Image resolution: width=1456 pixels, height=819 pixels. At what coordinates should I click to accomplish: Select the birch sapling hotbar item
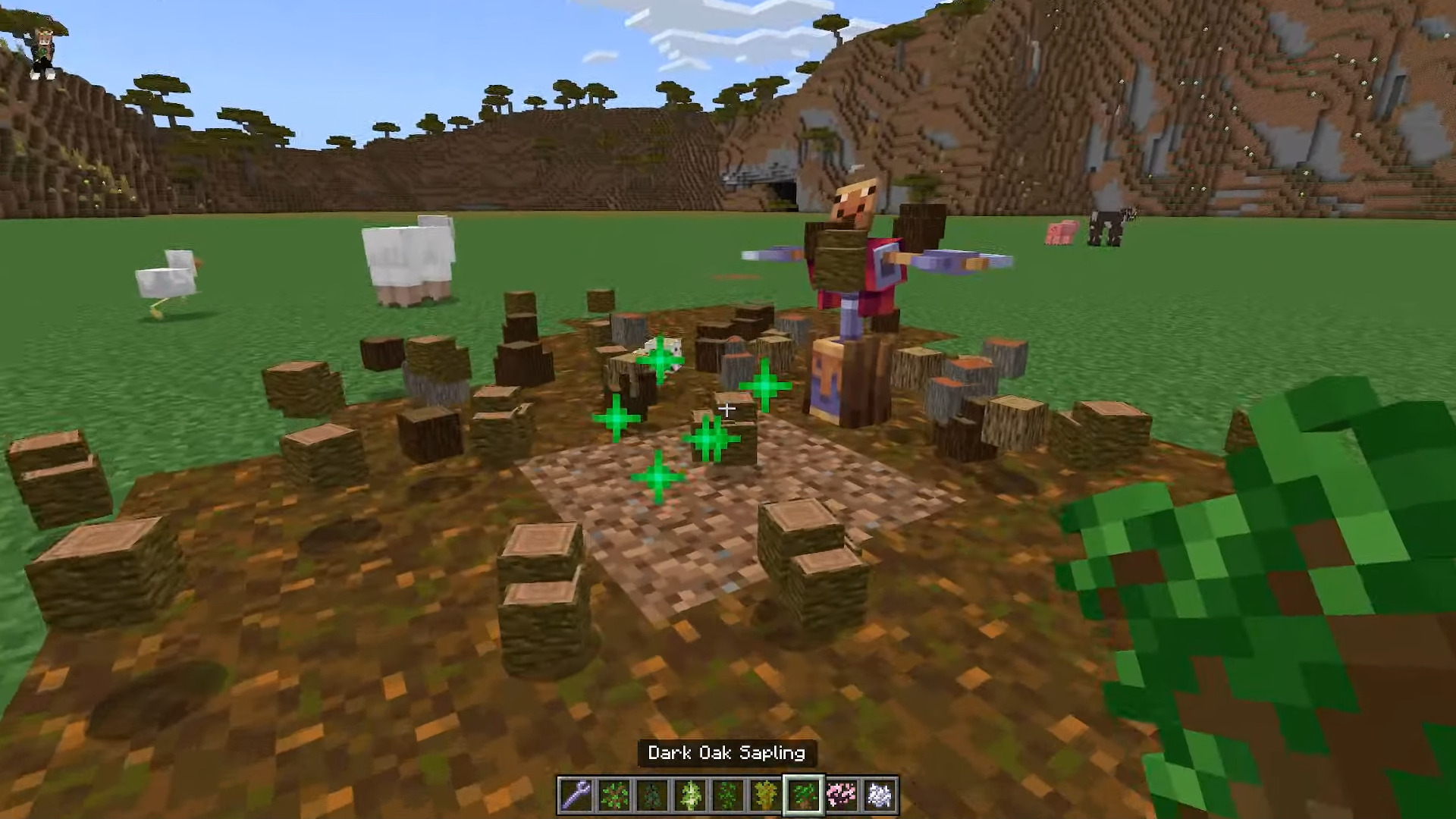(x=691, y=793)
